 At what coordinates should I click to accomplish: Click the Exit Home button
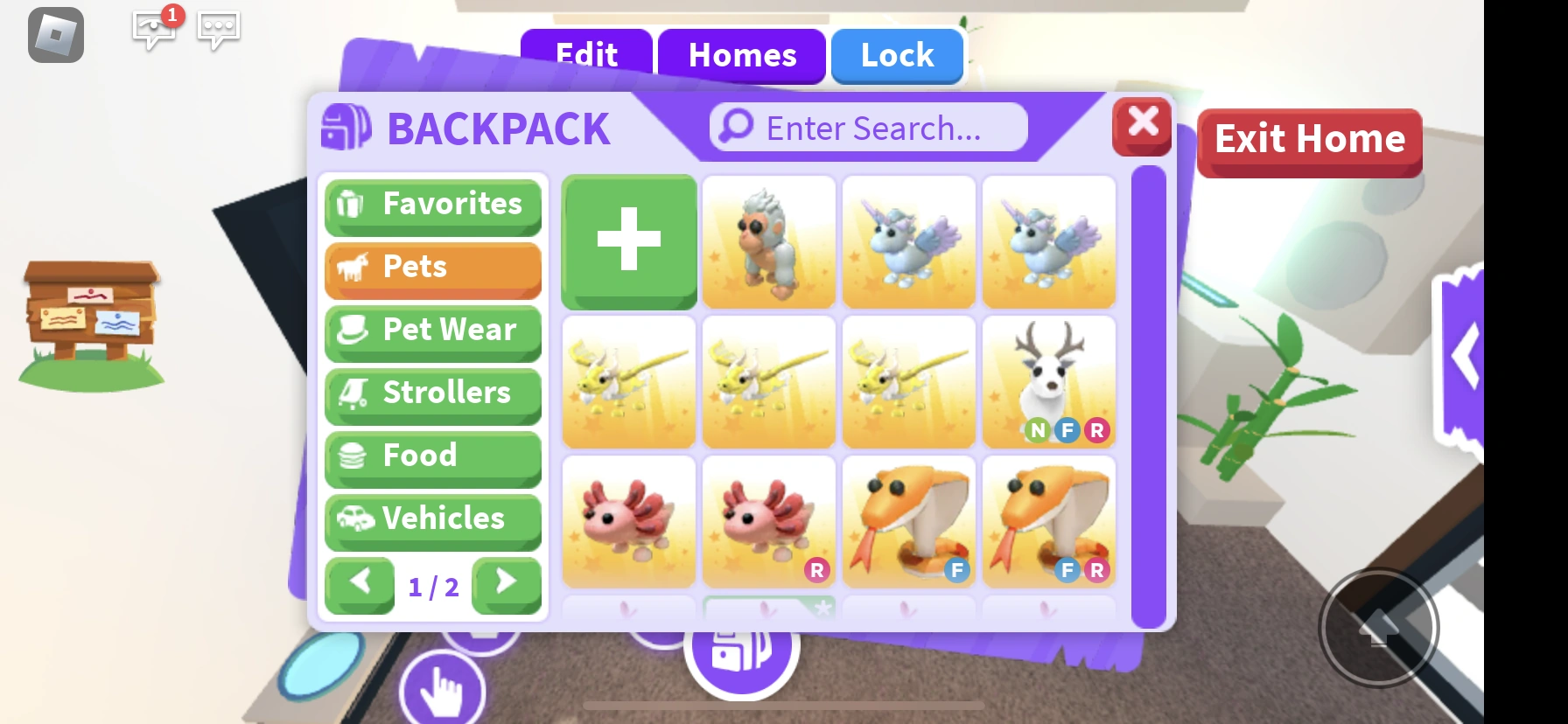(1308, 139)
